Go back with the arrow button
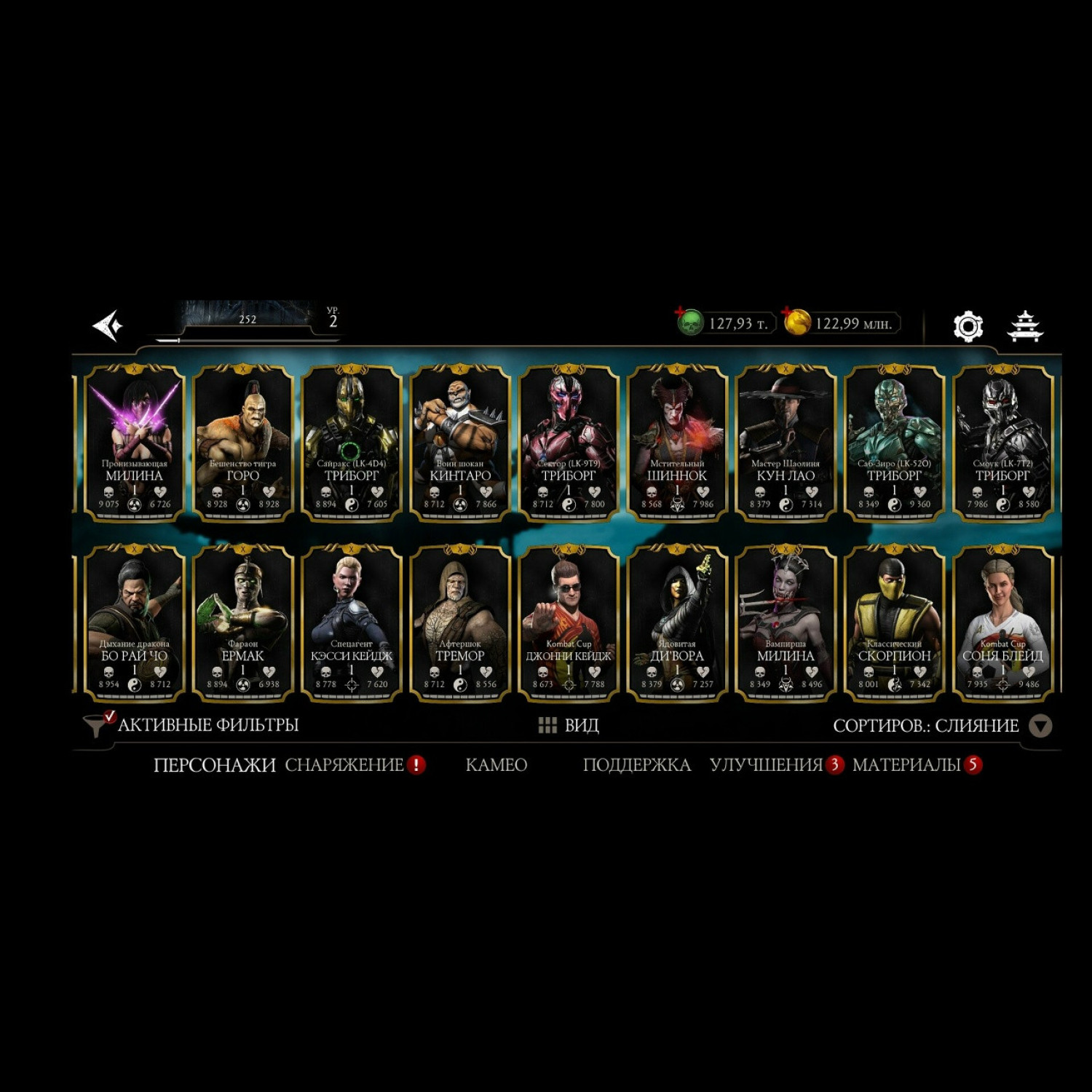 click(x=108, y=325)
